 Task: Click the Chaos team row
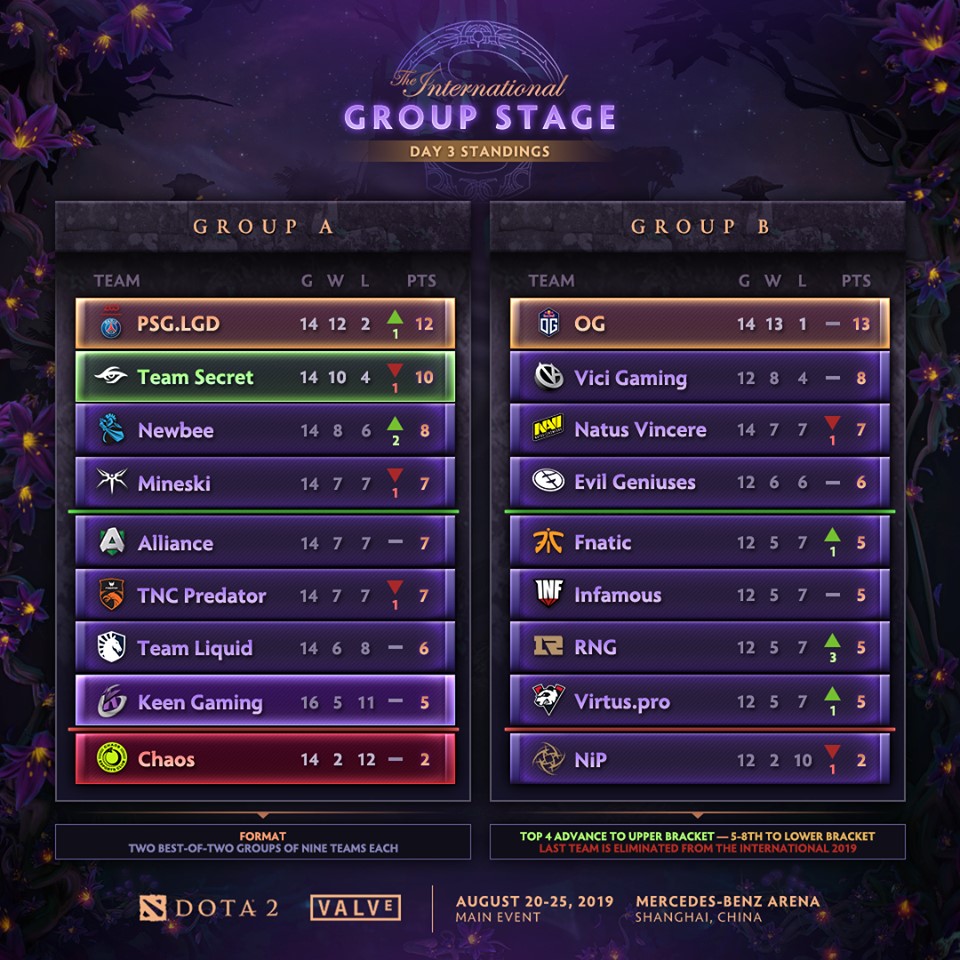(265, 759)
